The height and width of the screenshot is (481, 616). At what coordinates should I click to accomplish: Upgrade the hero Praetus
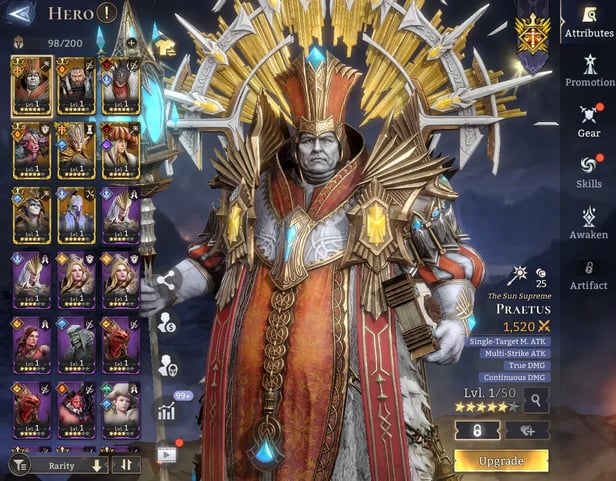pyautogui.click(x=501, y=460)
